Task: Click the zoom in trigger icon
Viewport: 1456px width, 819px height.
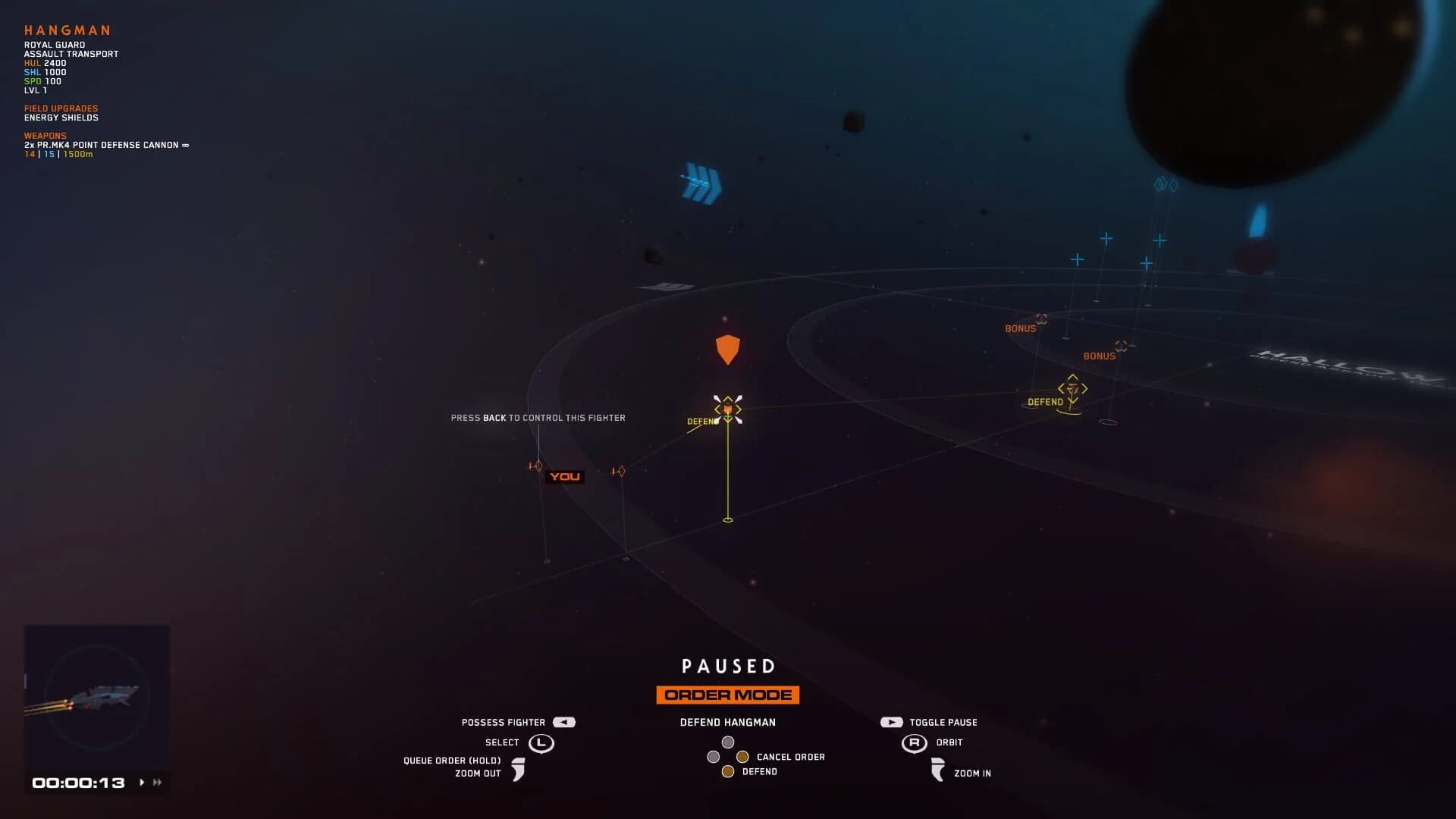Action: (938, 770)
